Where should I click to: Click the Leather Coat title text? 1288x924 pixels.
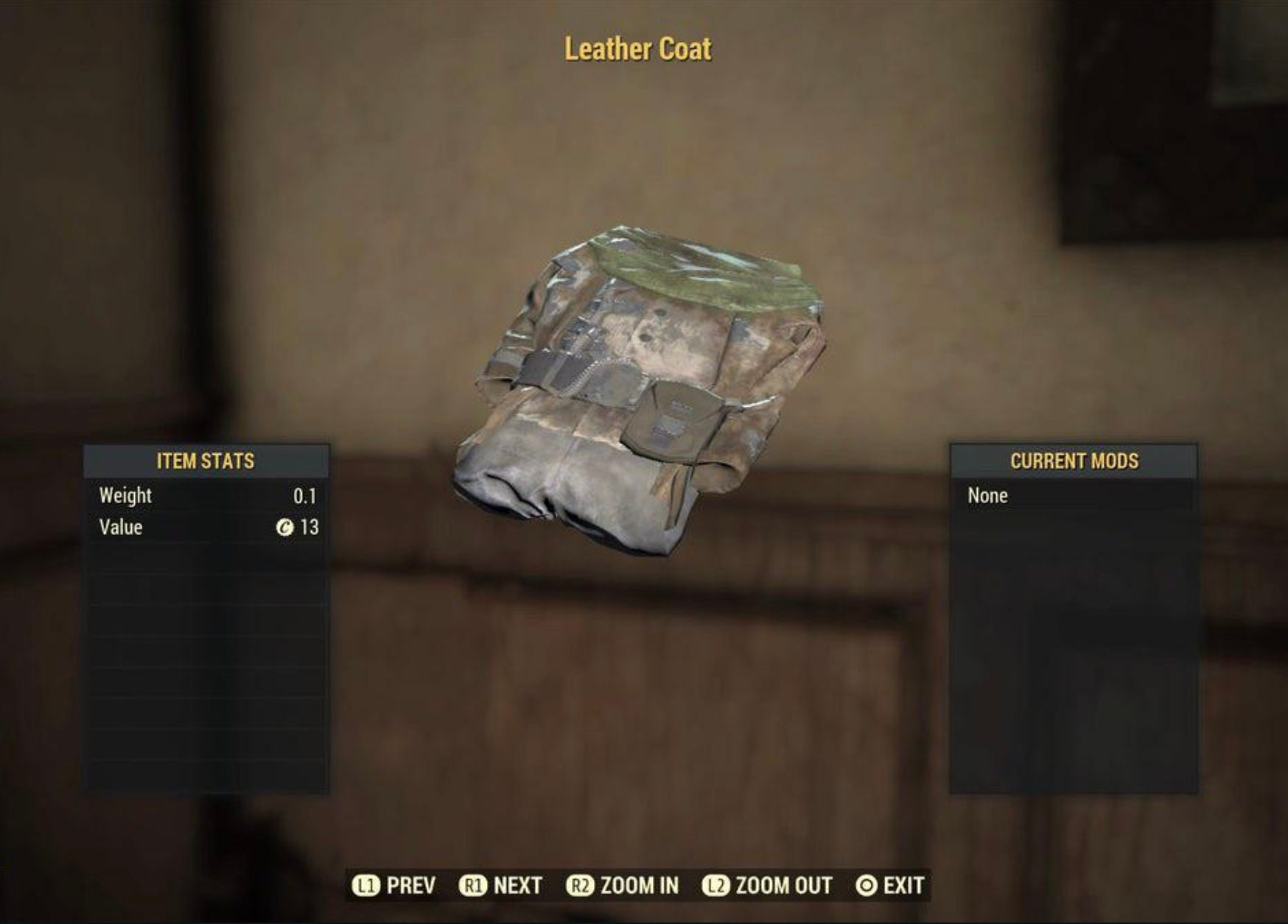click(x=638, y=49)
